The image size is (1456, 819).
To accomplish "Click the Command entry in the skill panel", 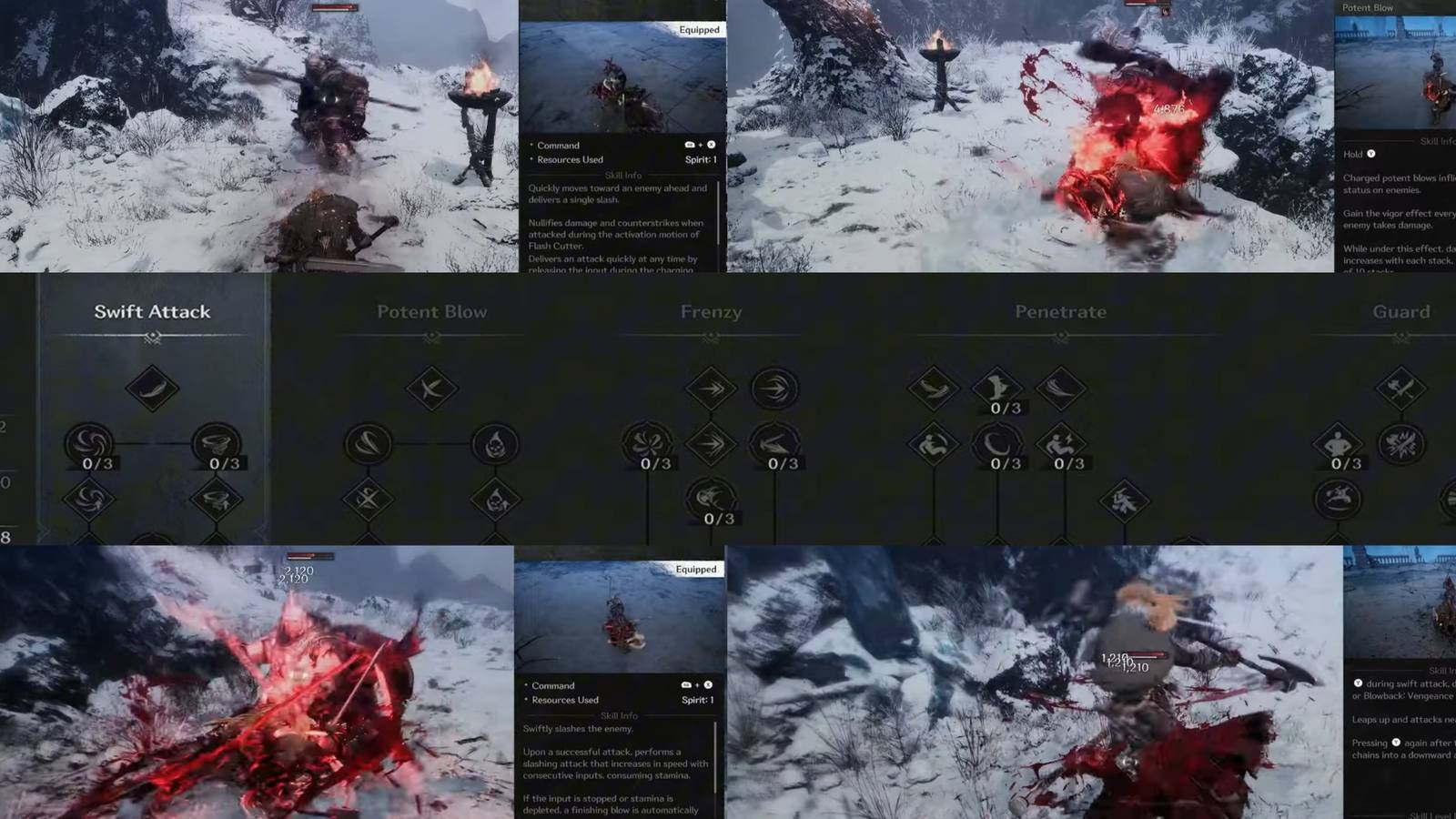I will click(x=557, y=145).
